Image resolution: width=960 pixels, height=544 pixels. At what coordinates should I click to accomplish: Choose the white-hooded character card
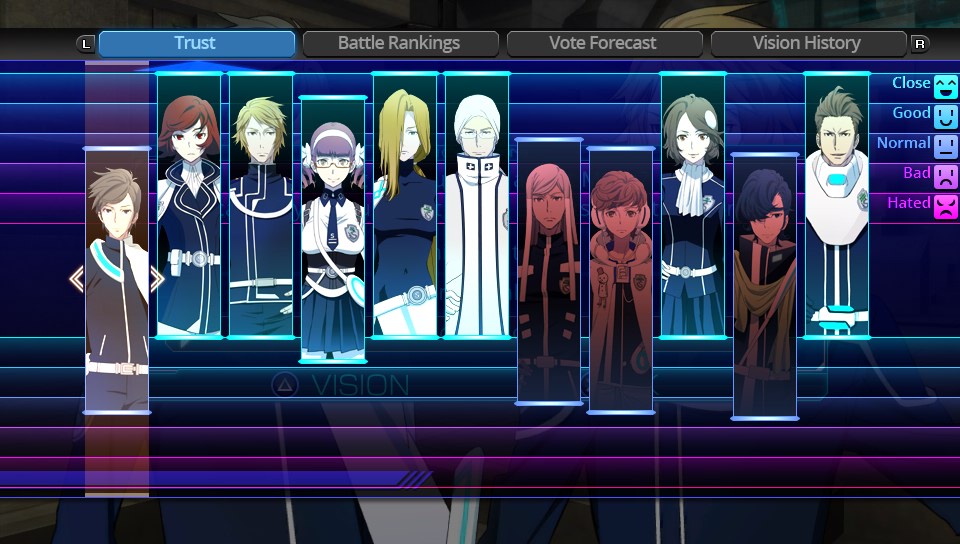tap(477, 205)
